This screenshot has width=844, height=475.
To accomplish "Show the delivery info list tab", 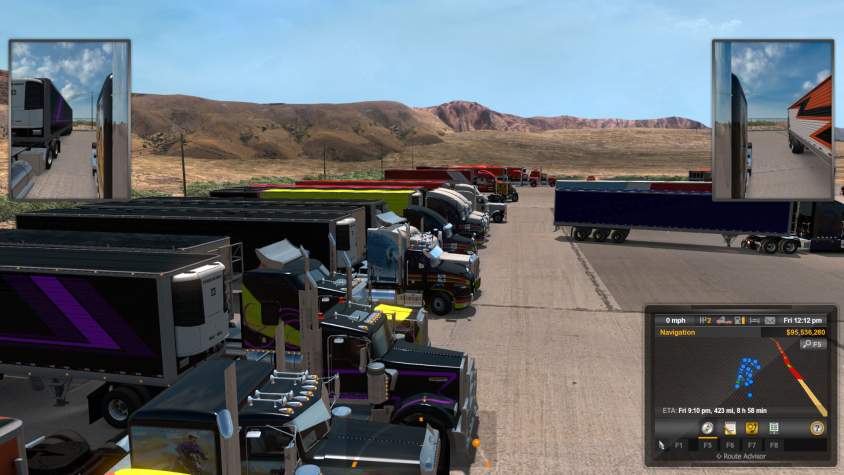I will 773,428.
